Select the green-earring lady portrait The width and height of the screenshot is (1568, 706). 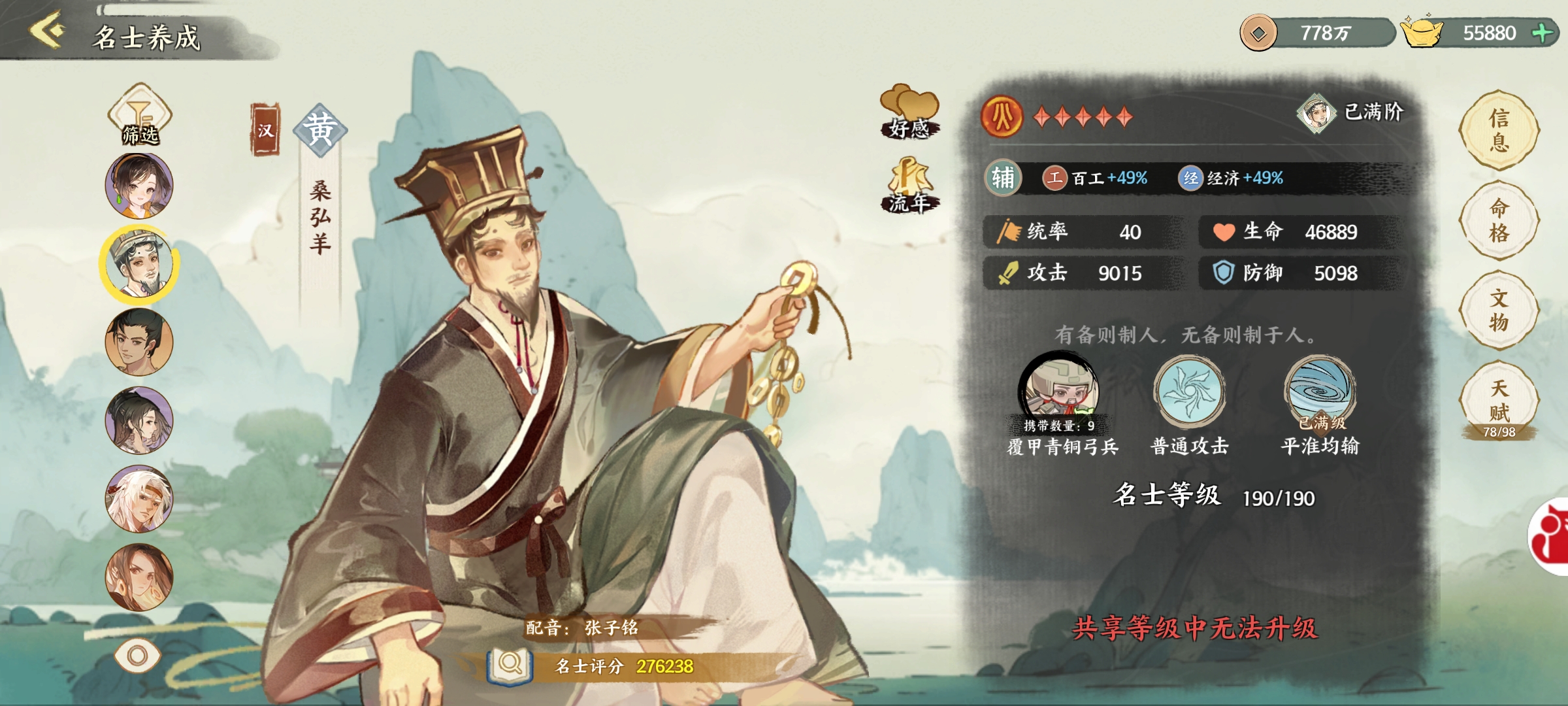tap(139, 186)
